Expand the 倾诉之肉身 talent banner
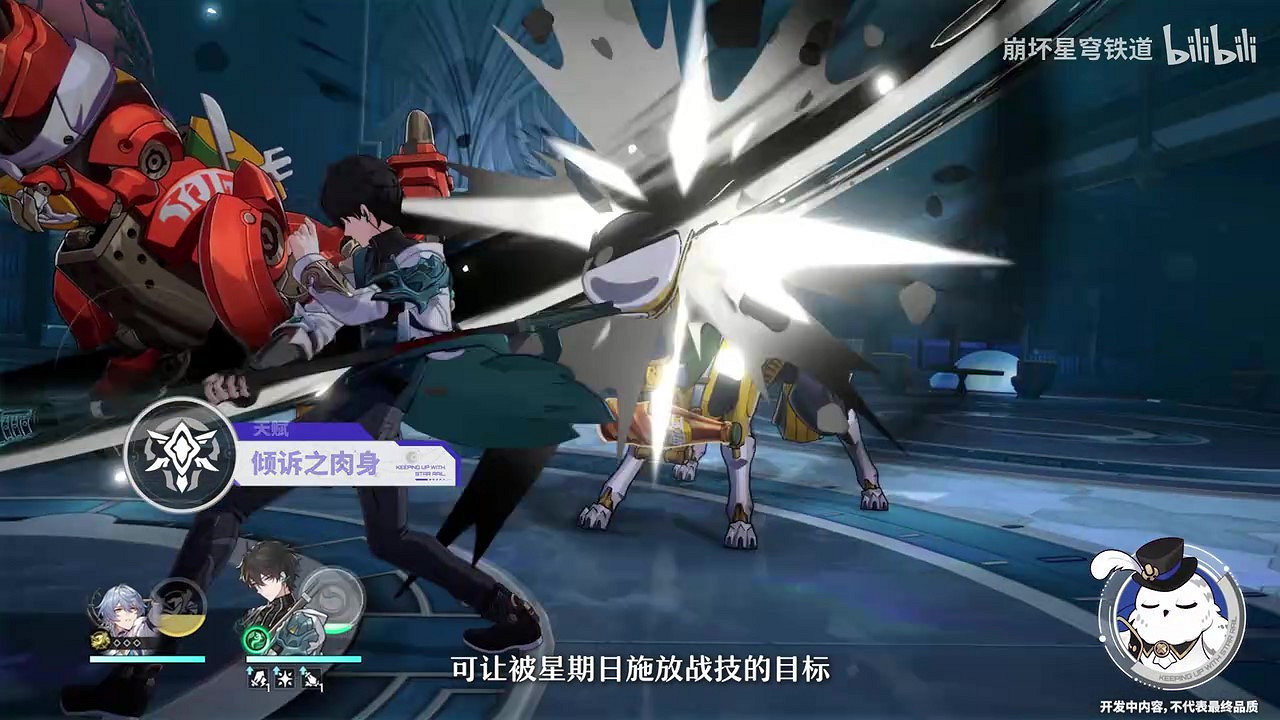The image size is (1280, 720). [314, 463]
